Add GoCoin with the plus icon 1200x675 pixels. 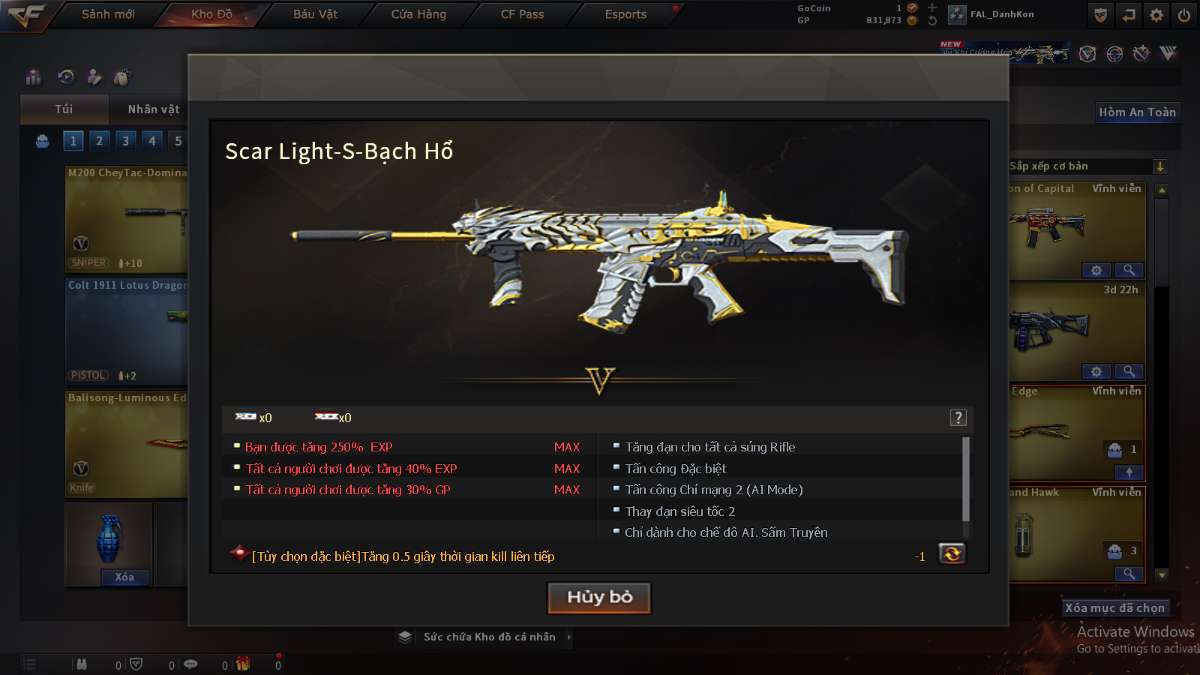932,7
